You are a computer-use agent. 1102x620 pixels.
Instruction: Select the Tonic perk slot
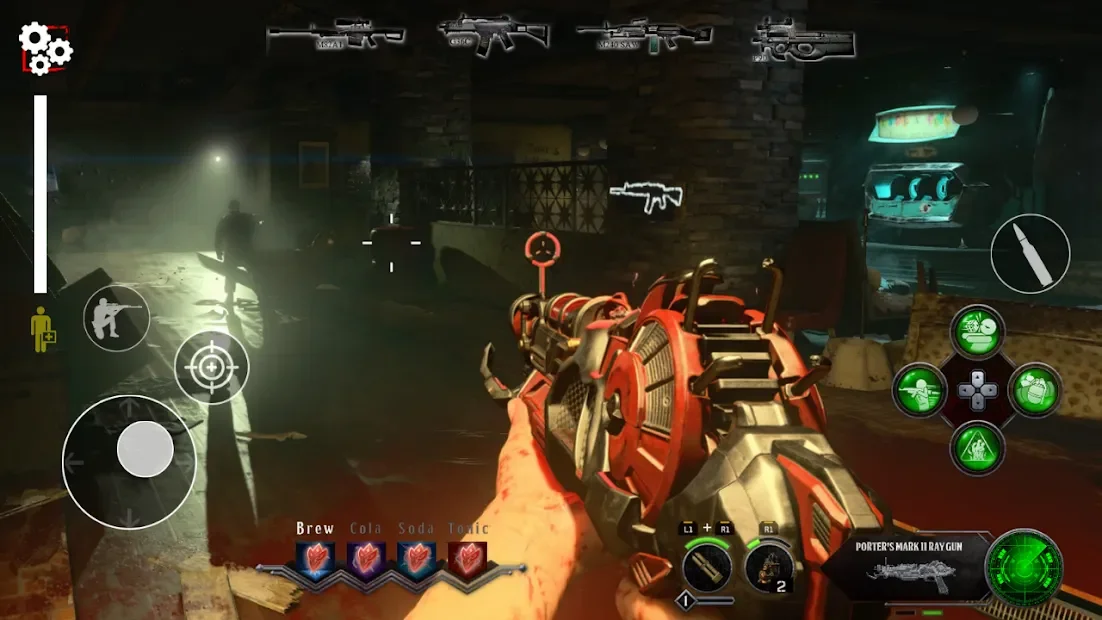tap(467, 558)
